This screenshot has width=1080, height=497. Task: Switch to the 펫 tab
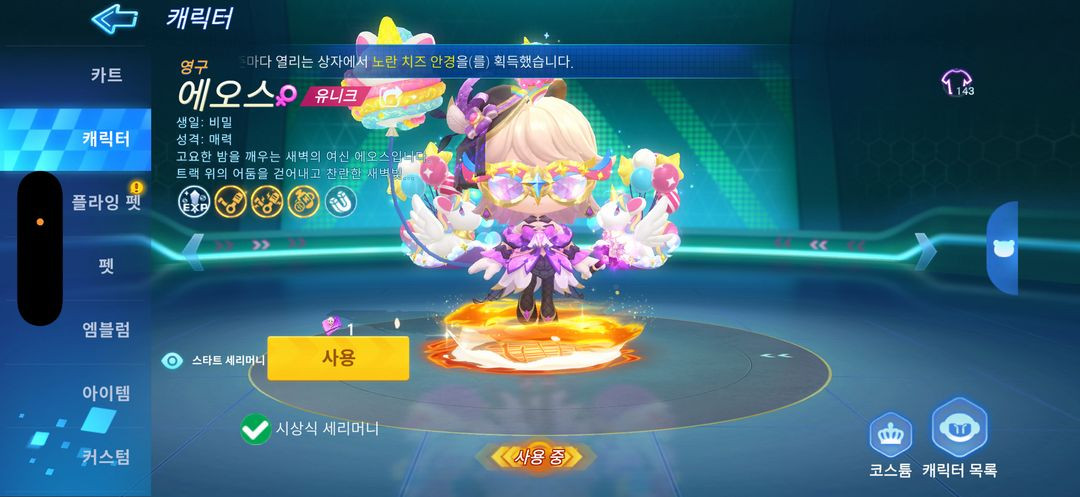106,267
